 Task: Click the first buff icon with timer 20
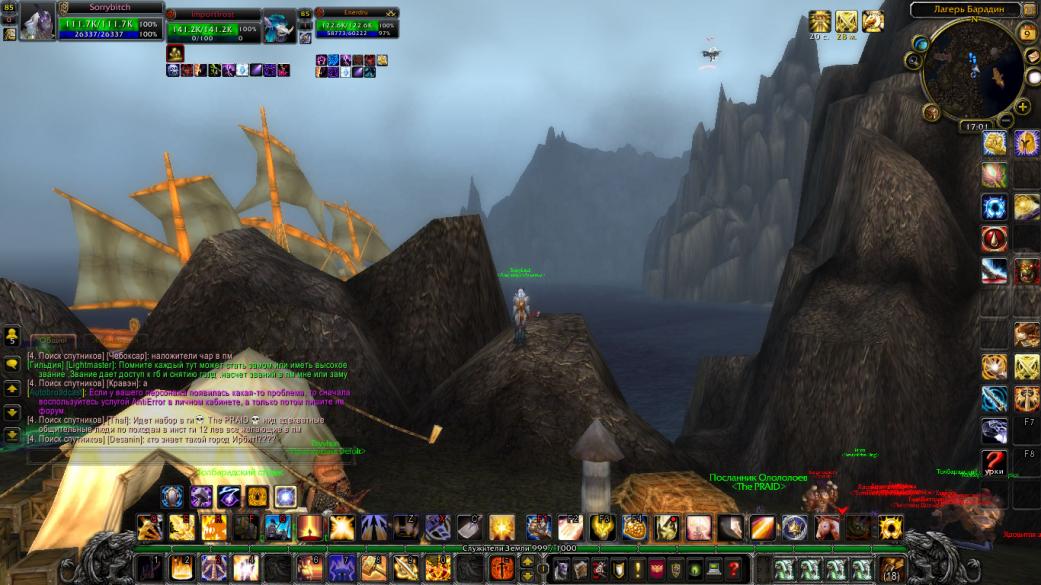tap(820, 22)
